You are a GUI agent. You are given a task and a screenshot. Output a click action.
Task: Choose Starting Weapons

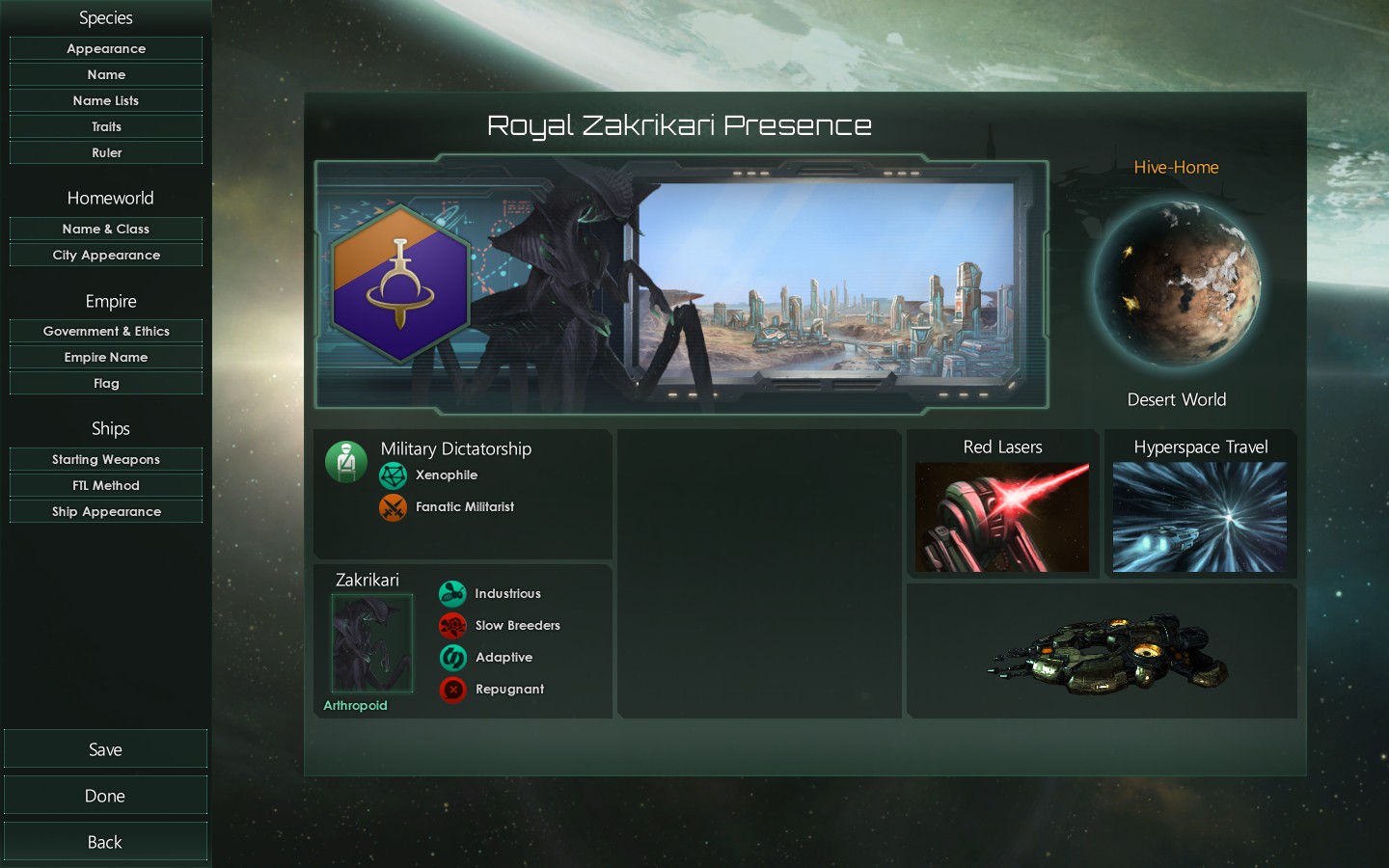click(106, 459)
